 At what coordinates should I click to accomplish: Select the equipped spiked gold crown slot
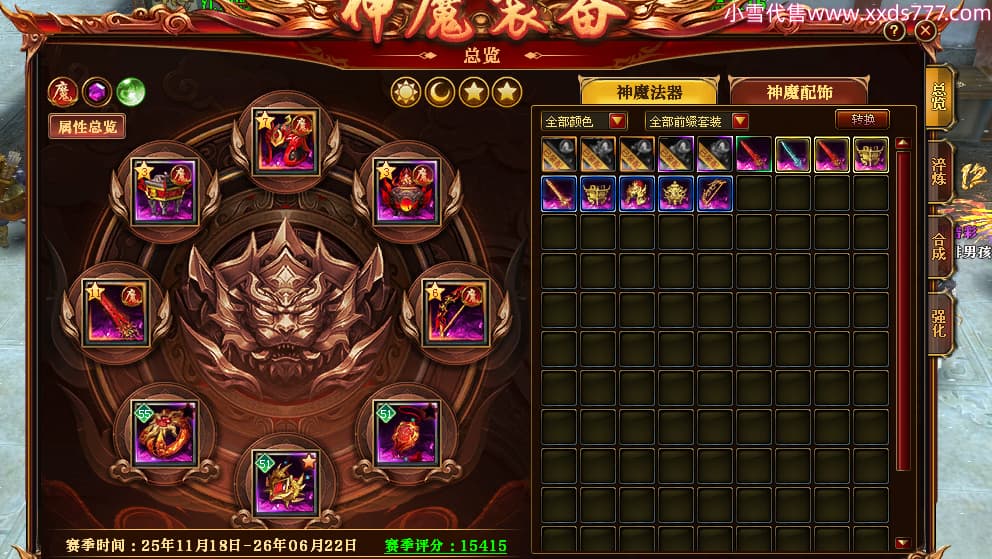pyautogui.click(x=286, y=482)
